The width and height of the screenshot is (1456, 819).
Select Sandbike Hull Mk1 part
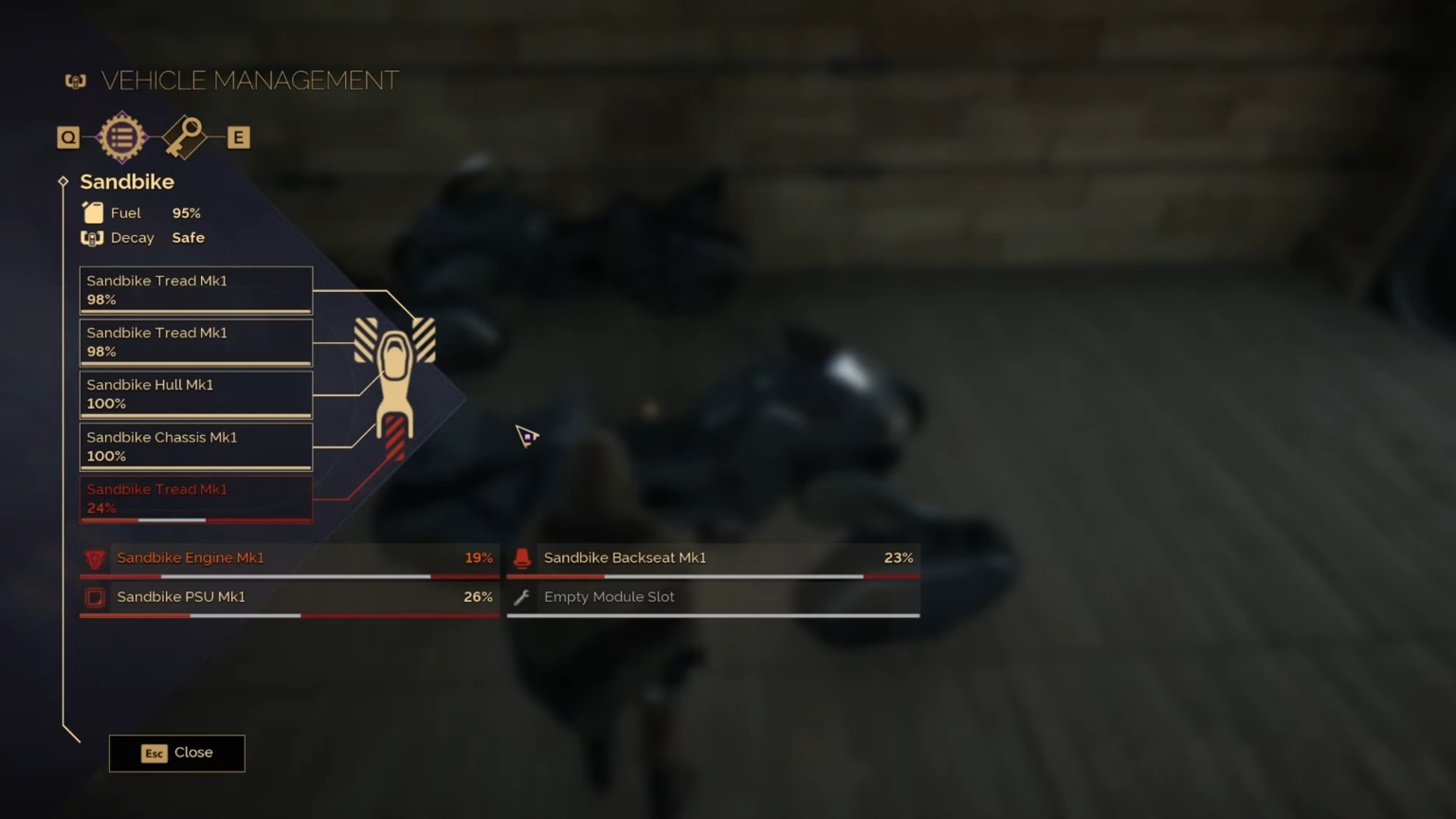click(x=195, y=393)
